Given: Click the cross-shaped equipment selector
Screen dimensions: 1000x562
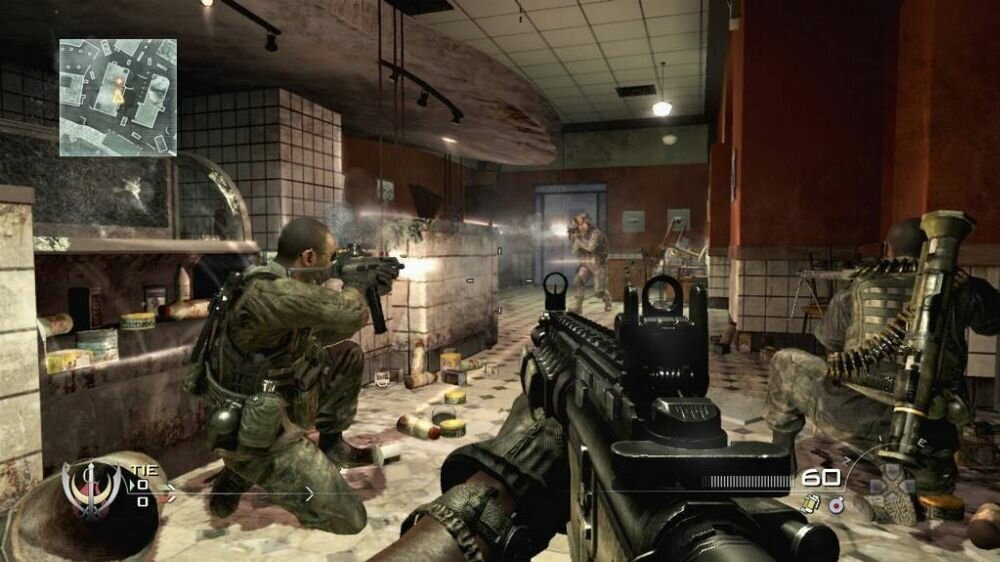Looking at the screenshot, I should (x=890, y=488).
